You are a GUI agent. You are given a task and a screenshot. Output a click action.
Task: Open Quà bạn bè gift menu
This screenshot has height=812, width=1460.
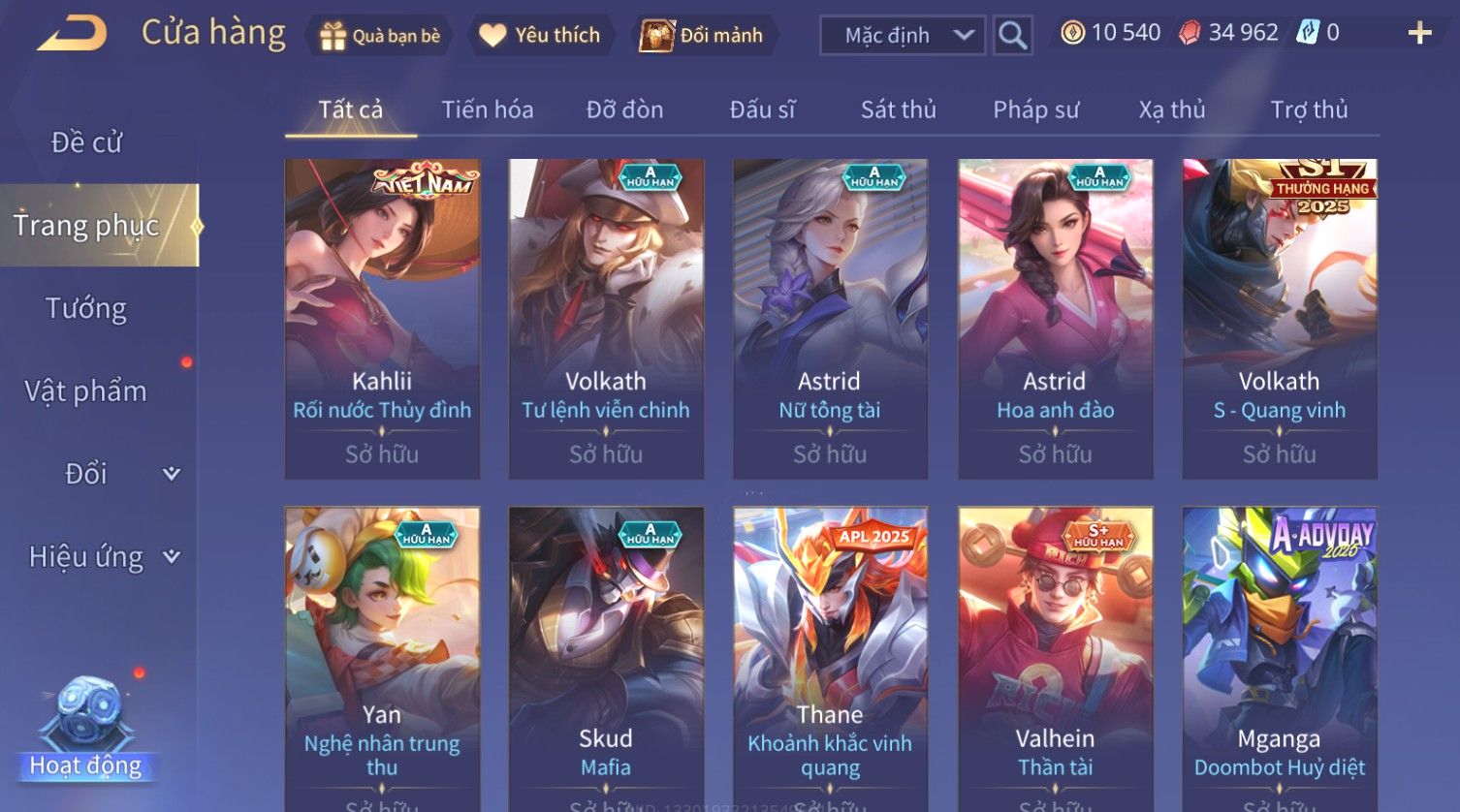[379, 36]
